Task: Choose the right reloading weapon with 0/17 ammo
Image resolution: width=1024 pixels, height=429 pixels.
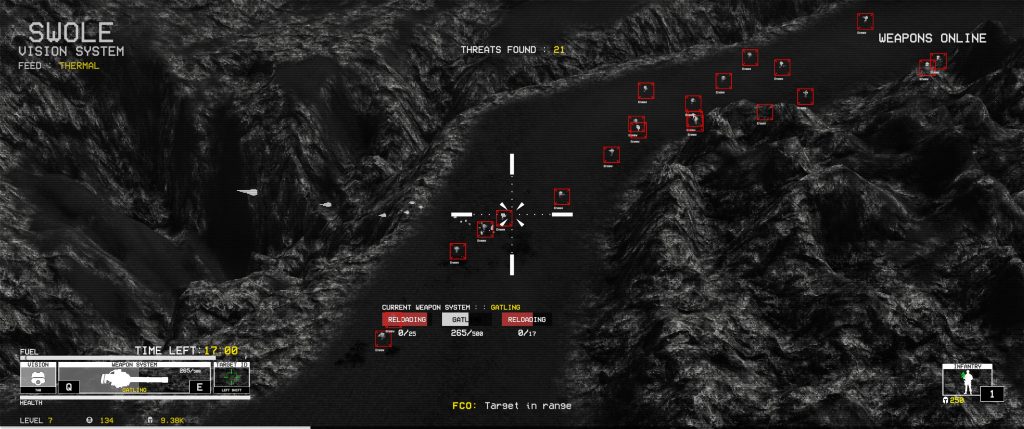Action: click(x=525, y=319)
